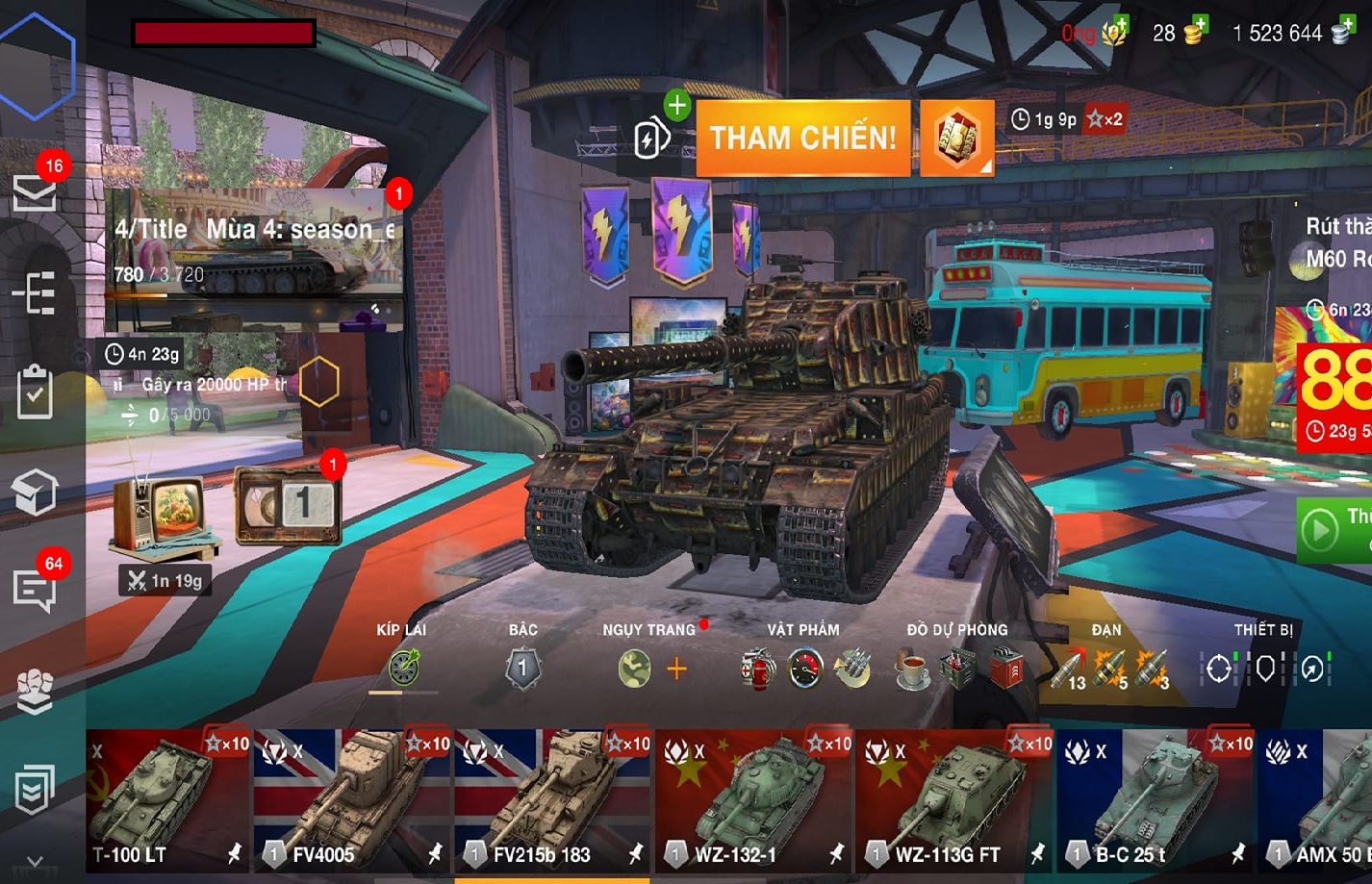Image resolution: width=1372 pixels, height=884 pixels.
Task: Open the mail inbox with 16 notifications
Action: click(x=35, y=191)
